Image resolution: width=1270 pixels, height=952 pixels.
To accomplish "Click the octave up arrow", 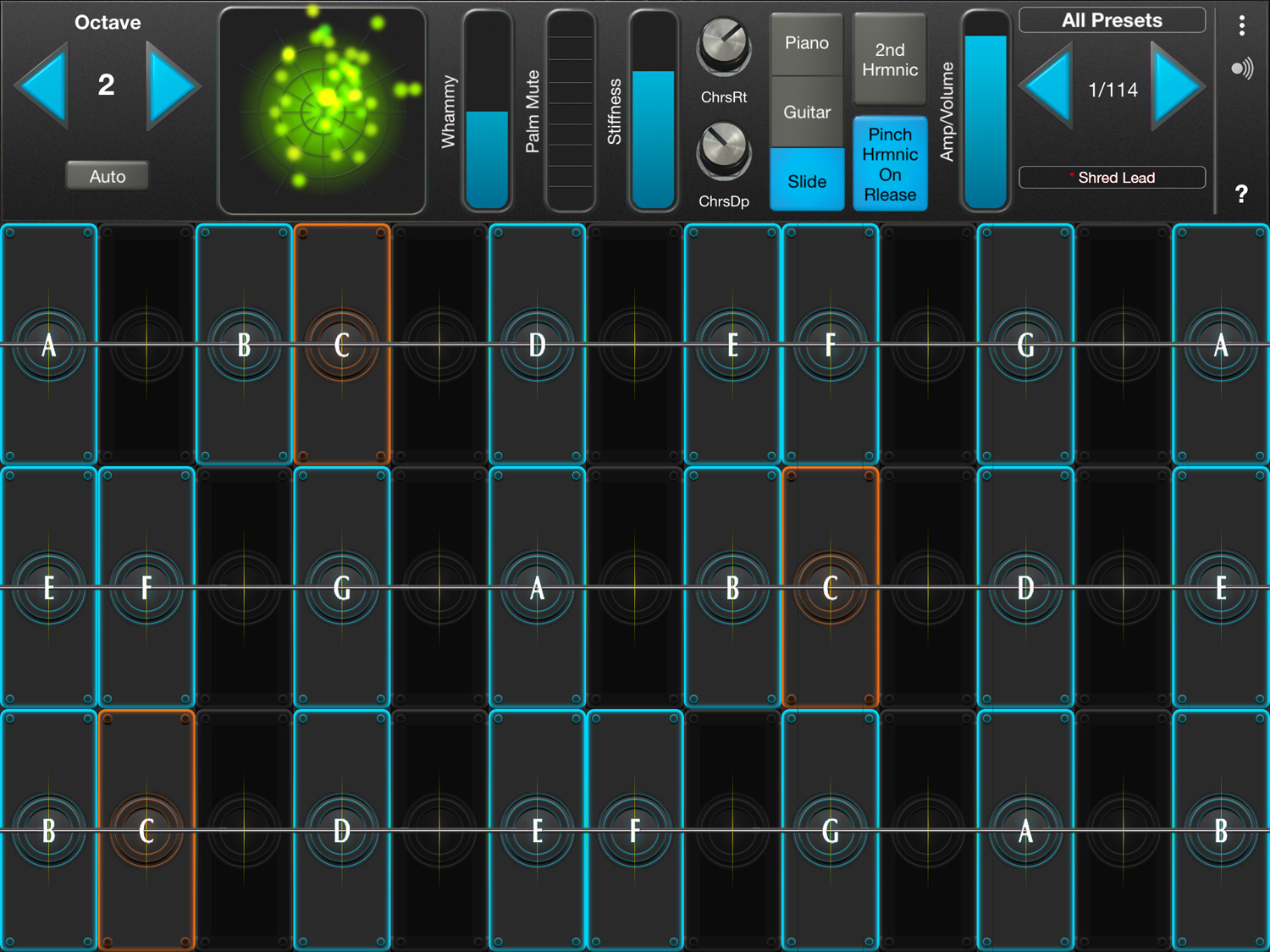I will [169, 85].
